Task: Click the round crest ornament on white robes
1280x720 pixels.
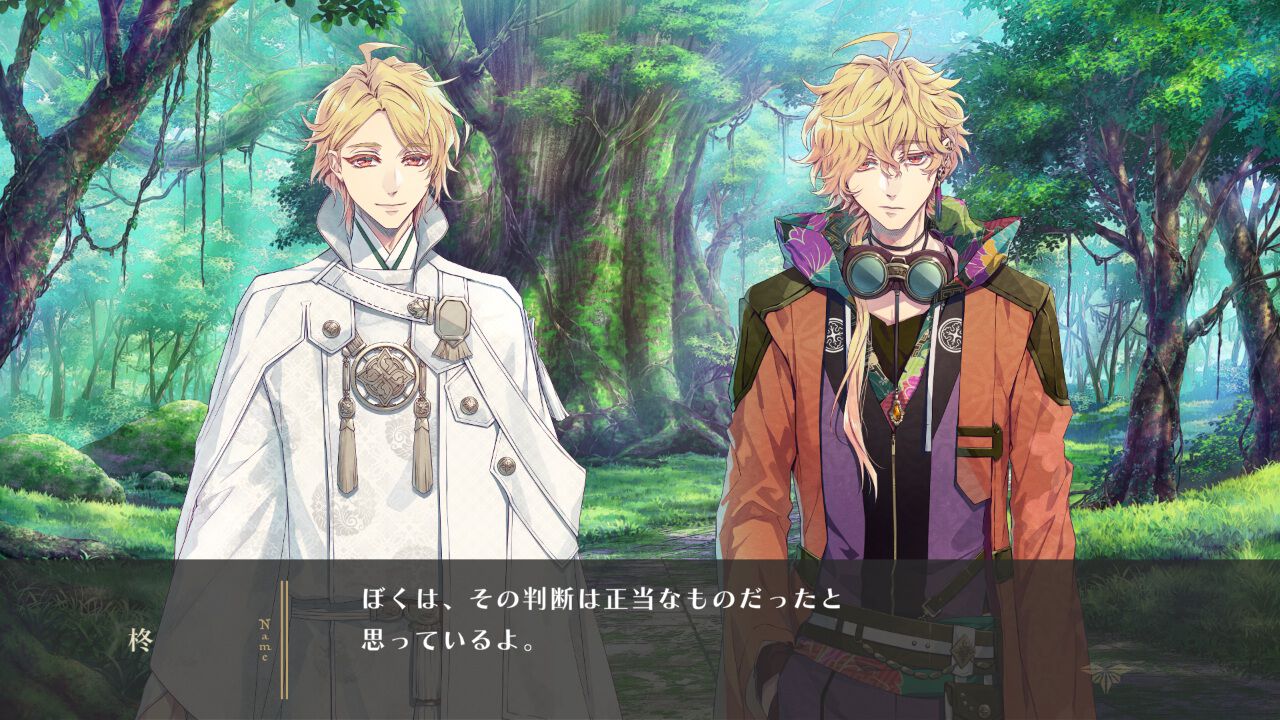Action: point(385,370)
